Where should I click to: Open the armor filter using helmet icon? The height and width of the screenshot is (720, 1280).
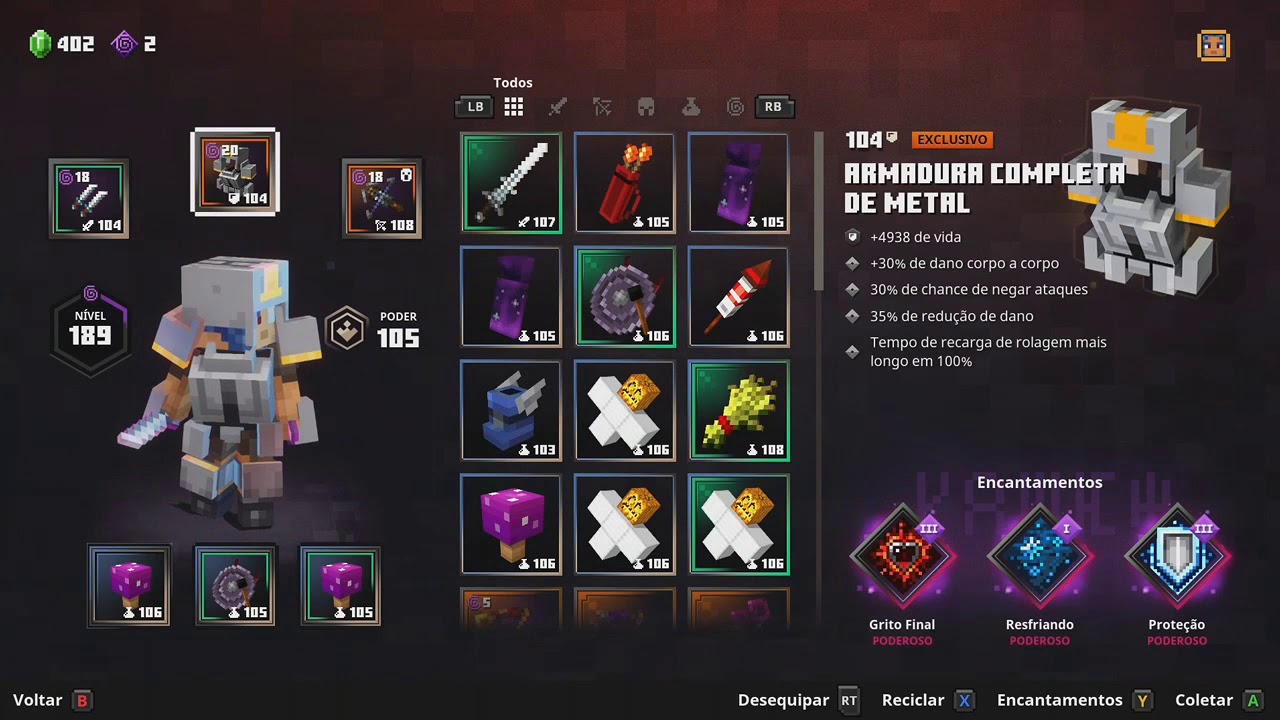[646, 107]
